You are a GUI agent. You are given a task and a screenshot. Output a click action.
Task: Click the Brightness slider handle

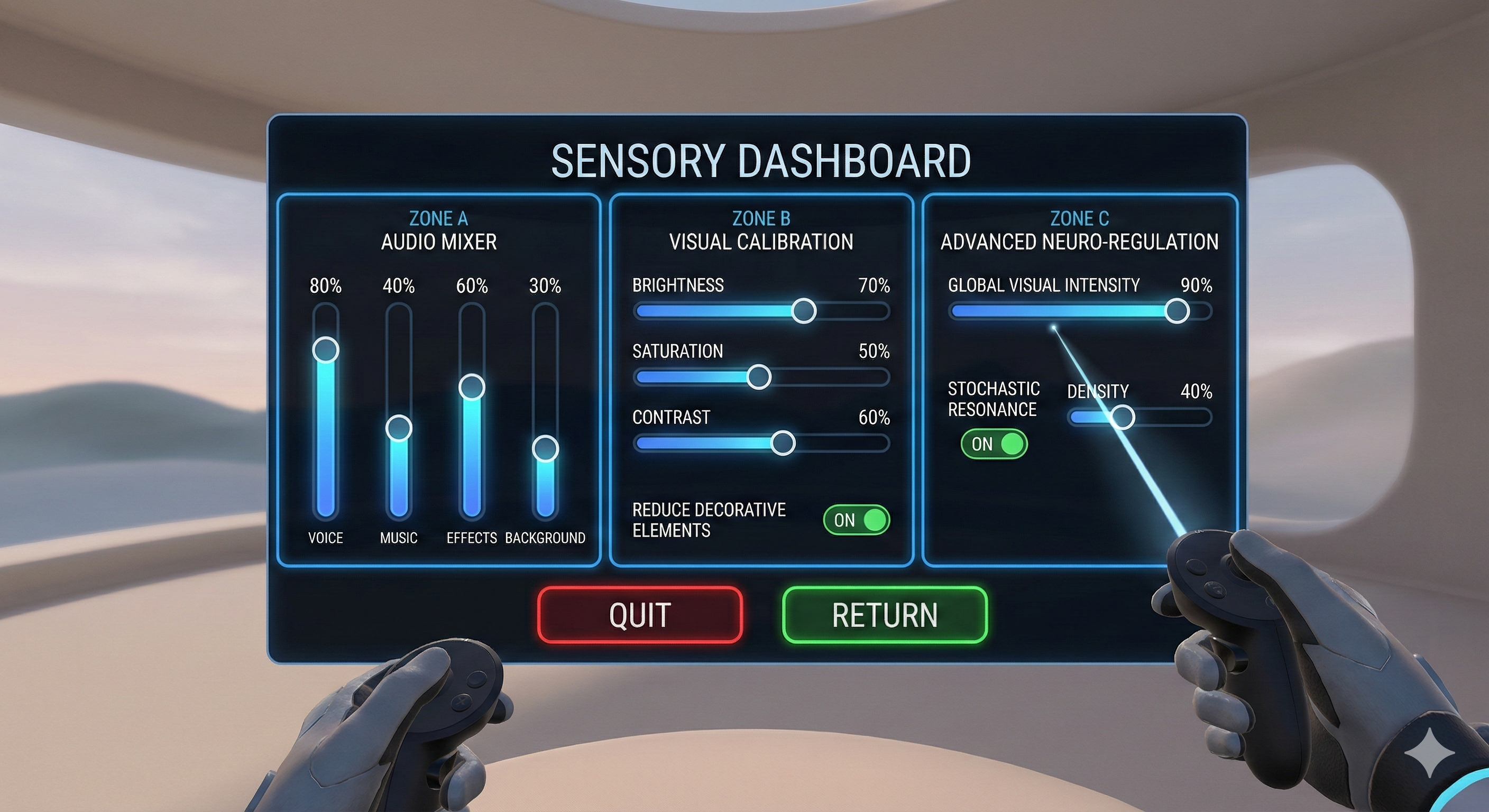point(804,311)
